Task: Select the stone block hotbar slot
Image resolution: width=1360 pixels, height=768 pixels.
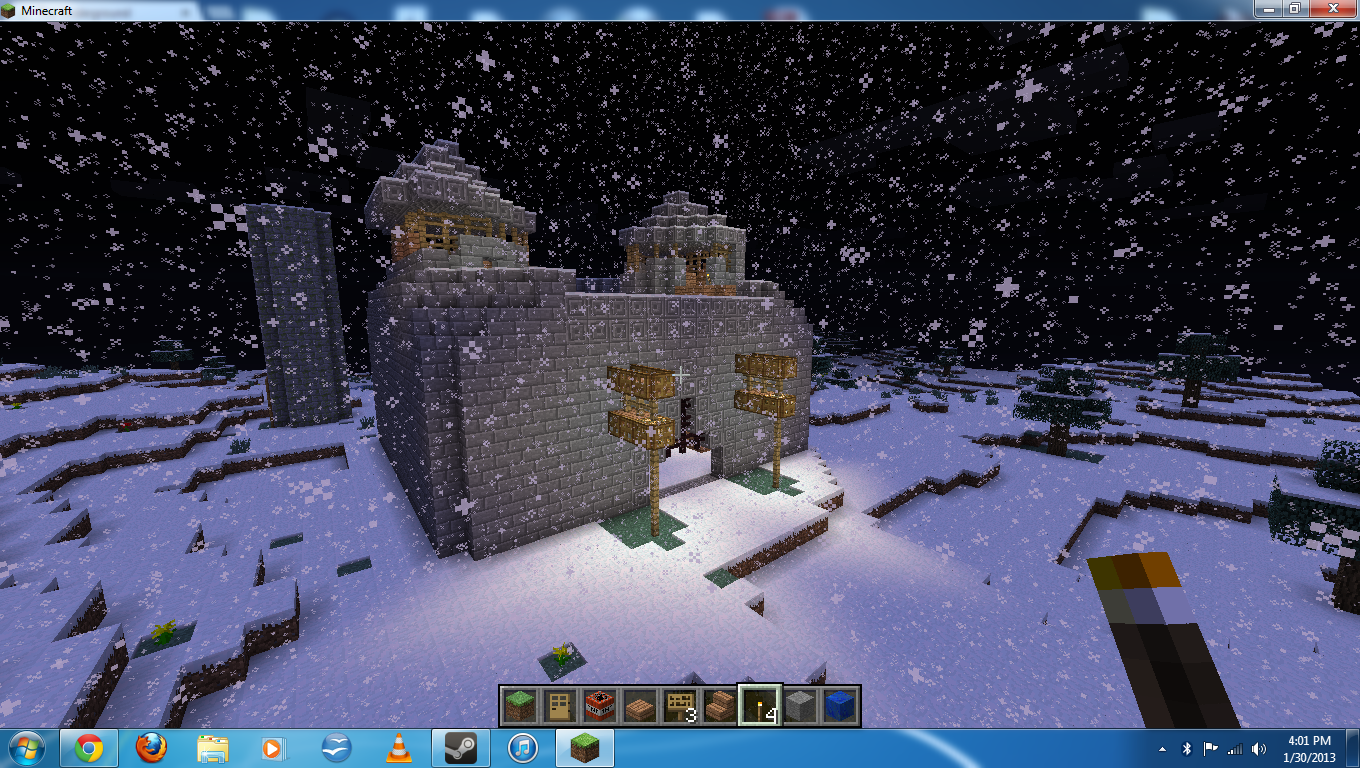Action: tap(799, 705)
